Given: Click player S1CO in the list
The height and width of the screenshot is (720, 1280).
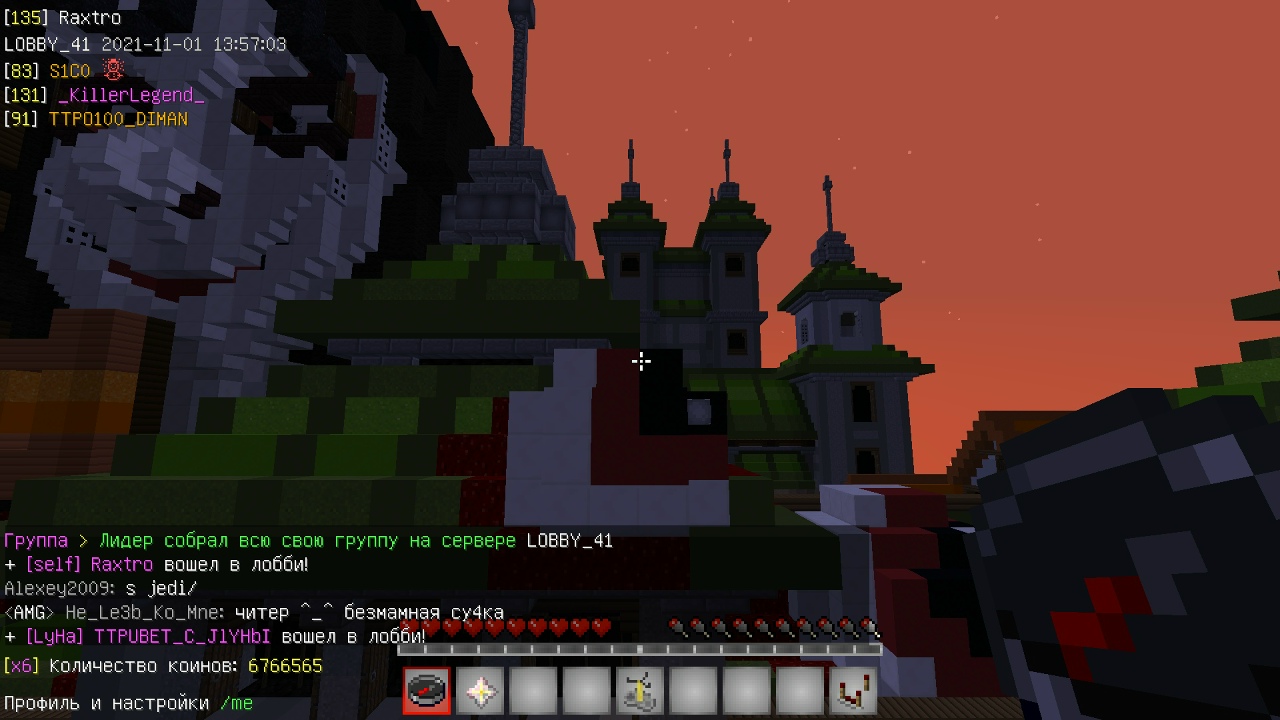Looking at the screenshot, I should tap(70, 71).
